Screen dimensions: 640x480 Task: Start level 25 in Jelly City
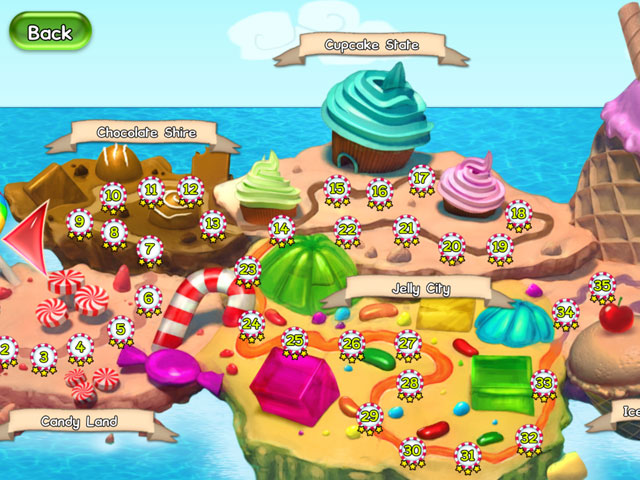(294, 341)
